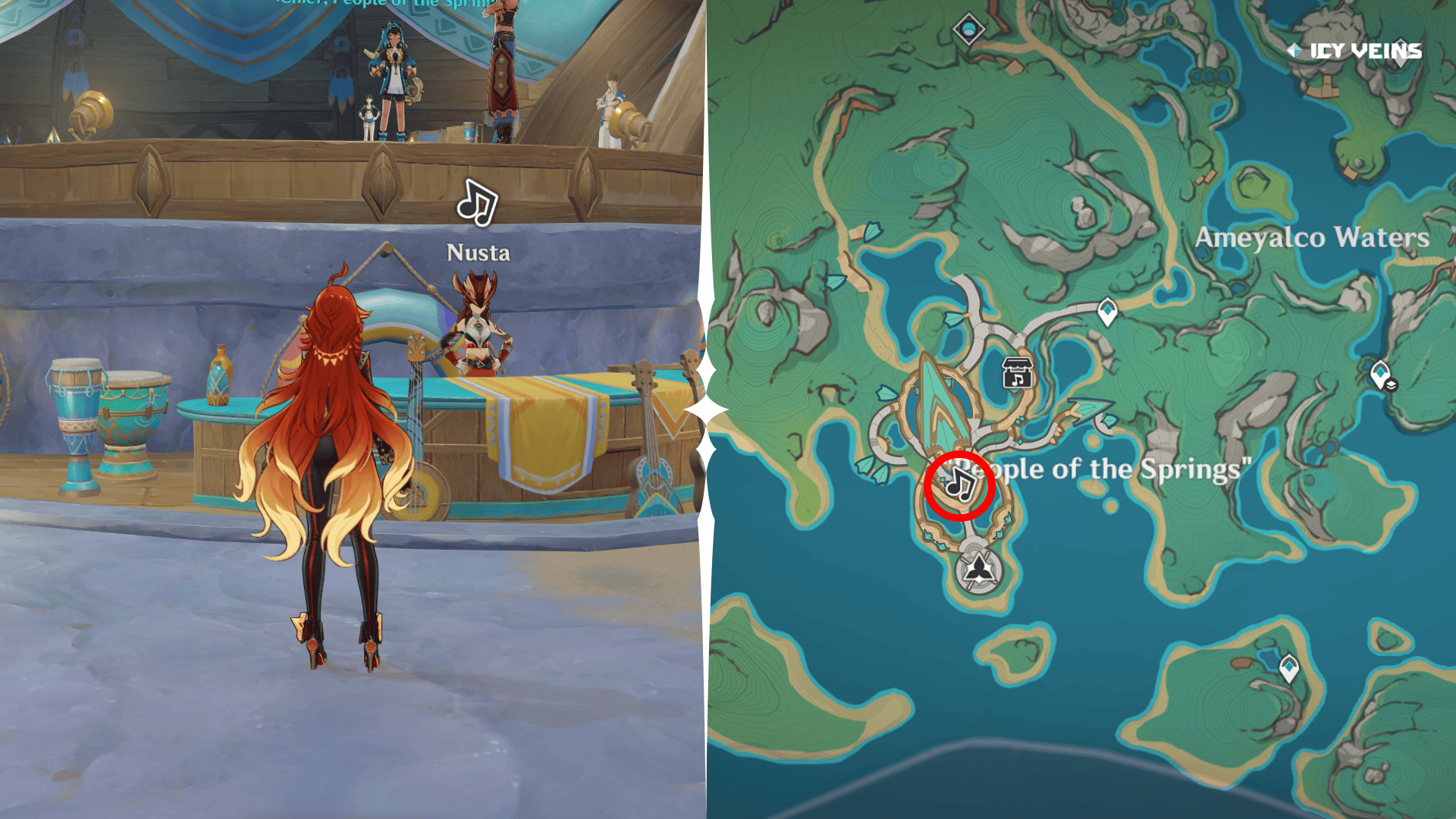
Task: Click the music note icon above Nusta's name
Action: click(x=477, y=203)
